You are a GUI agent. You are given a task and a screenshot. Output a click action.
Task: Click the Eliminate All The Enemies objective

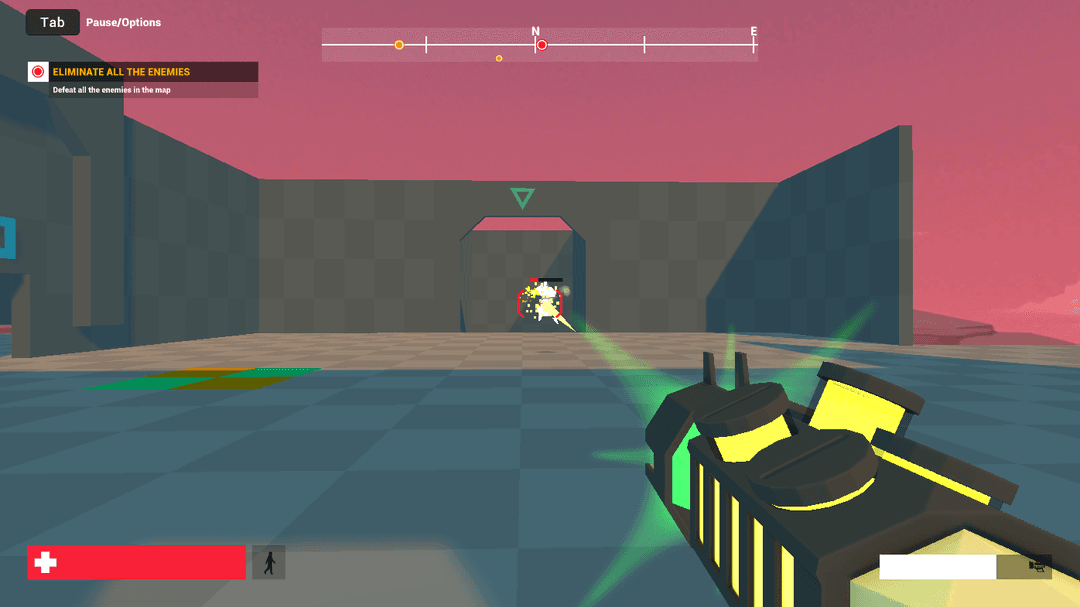pos(121,72)
